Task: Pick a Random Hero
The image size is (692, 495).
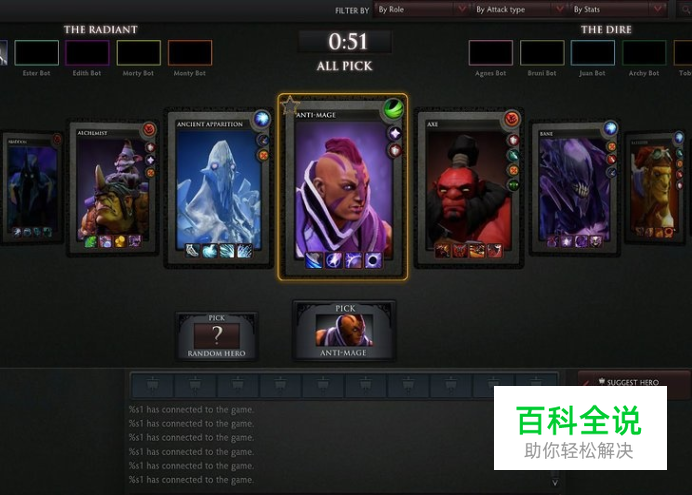Action: (216, 337)
